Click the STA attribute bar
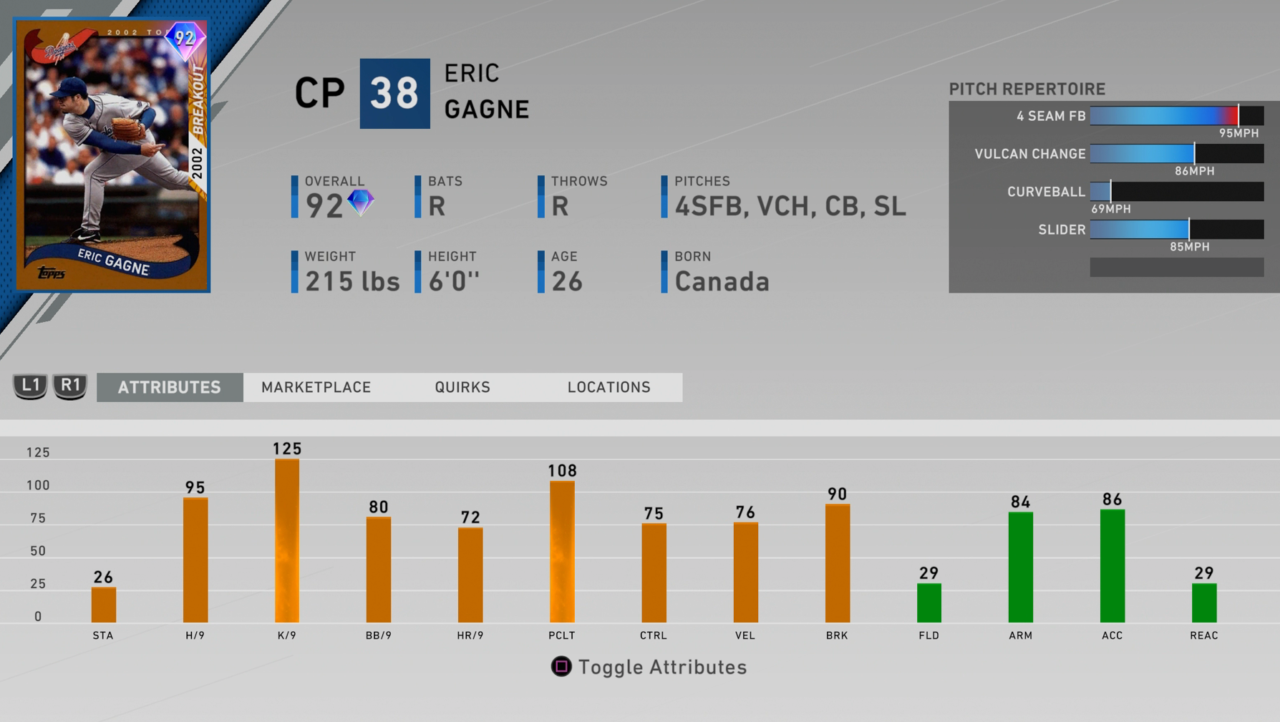The image size is (1280, 722). (103, 605)
